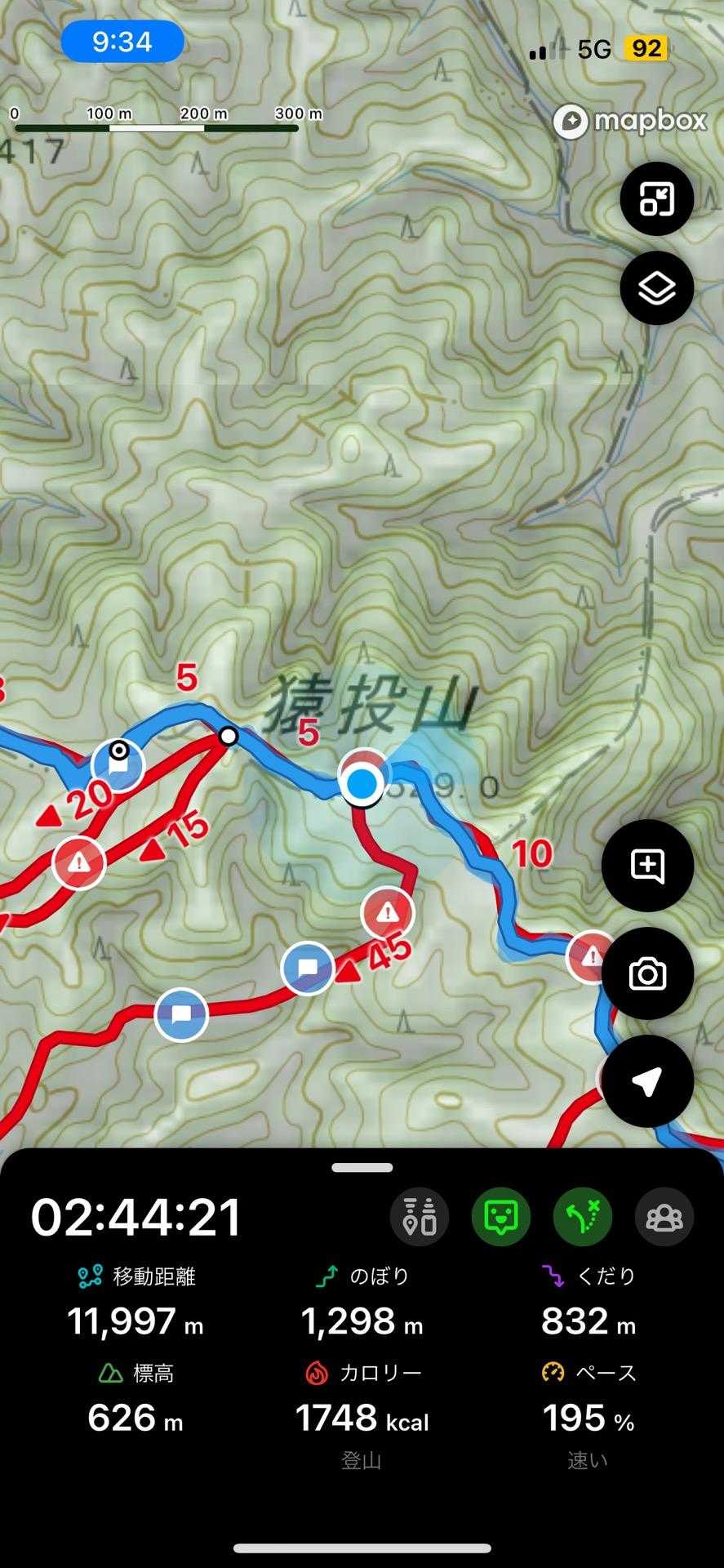This screenshot has width=724, height=1568.
Task: Select the warning marker beside the 45 label
Action: click(388, 912)
